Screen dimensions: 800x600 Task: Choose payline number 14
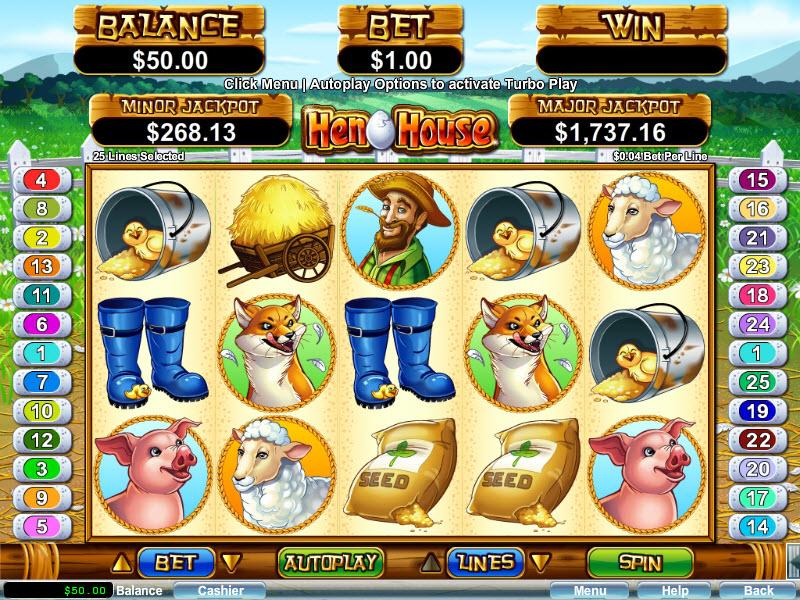coord(757,526)
